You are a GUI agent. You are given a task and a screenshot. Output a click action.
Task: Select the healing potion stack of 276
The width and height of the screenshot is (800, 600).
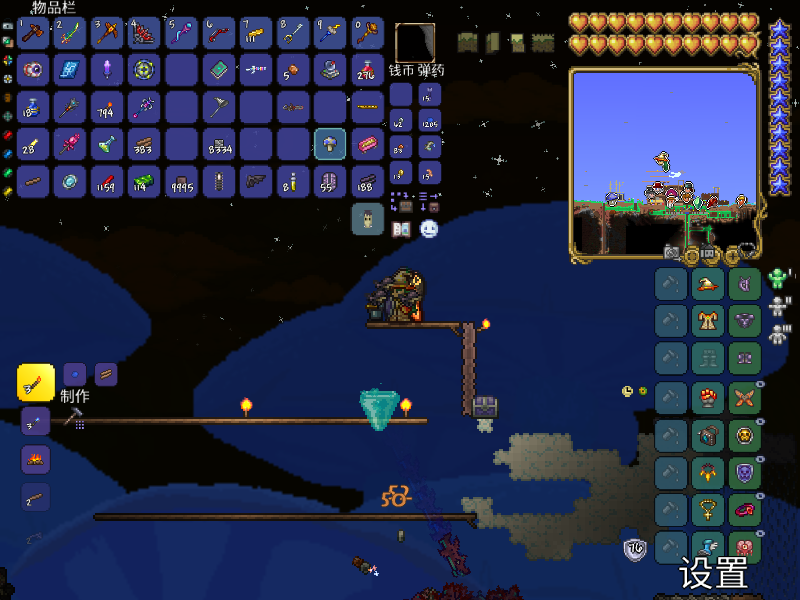(367, 70)
